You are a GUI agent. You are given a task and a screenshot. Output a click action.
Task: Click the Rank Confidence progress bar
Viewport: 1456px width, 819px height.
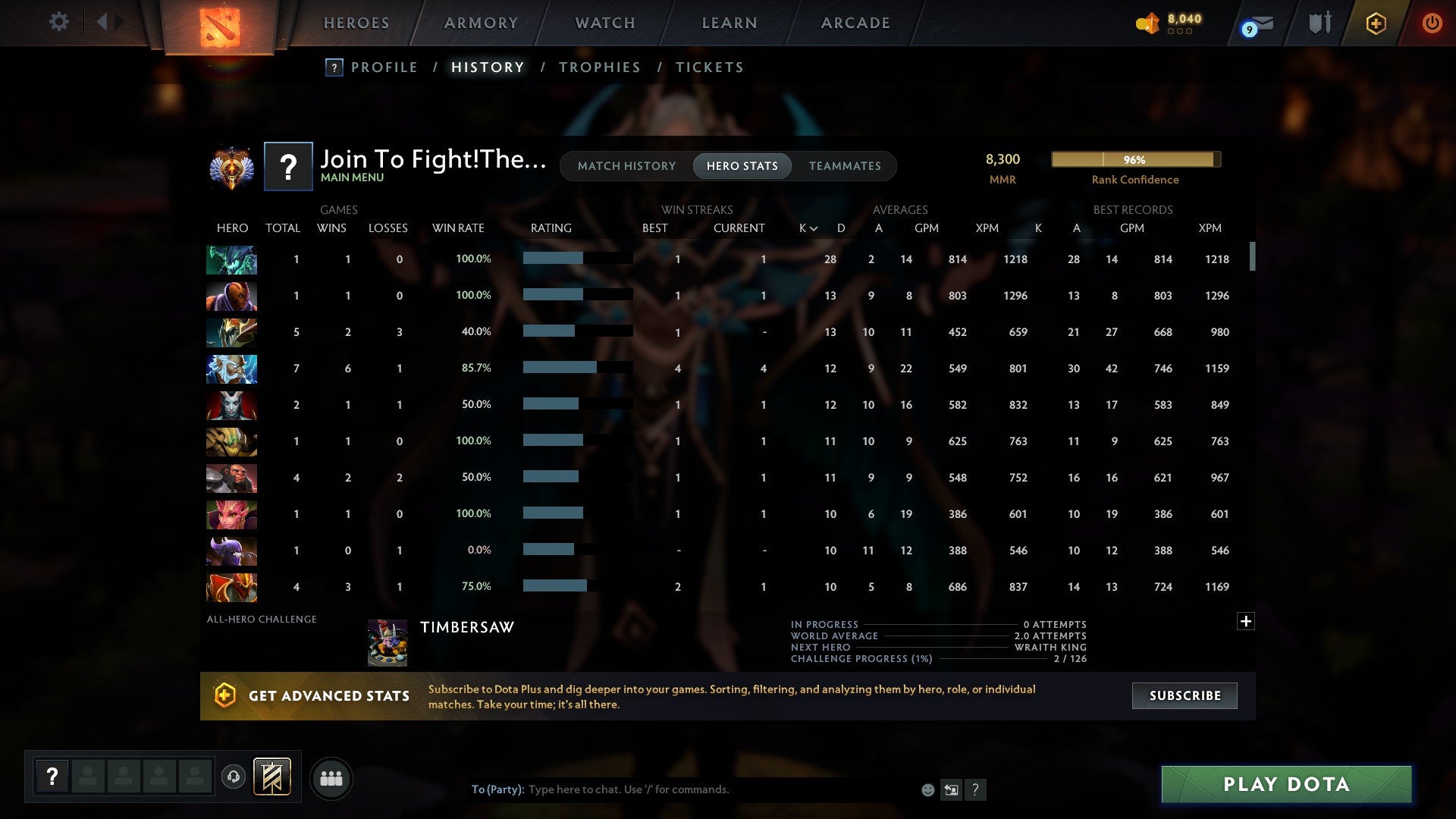pyautogui.click(x=1135, y=159)
